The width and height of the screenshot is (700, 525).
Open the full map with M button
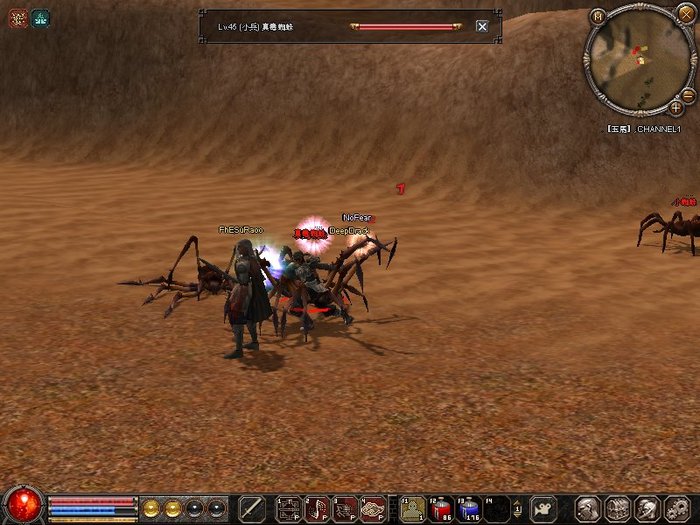[598, 17]
